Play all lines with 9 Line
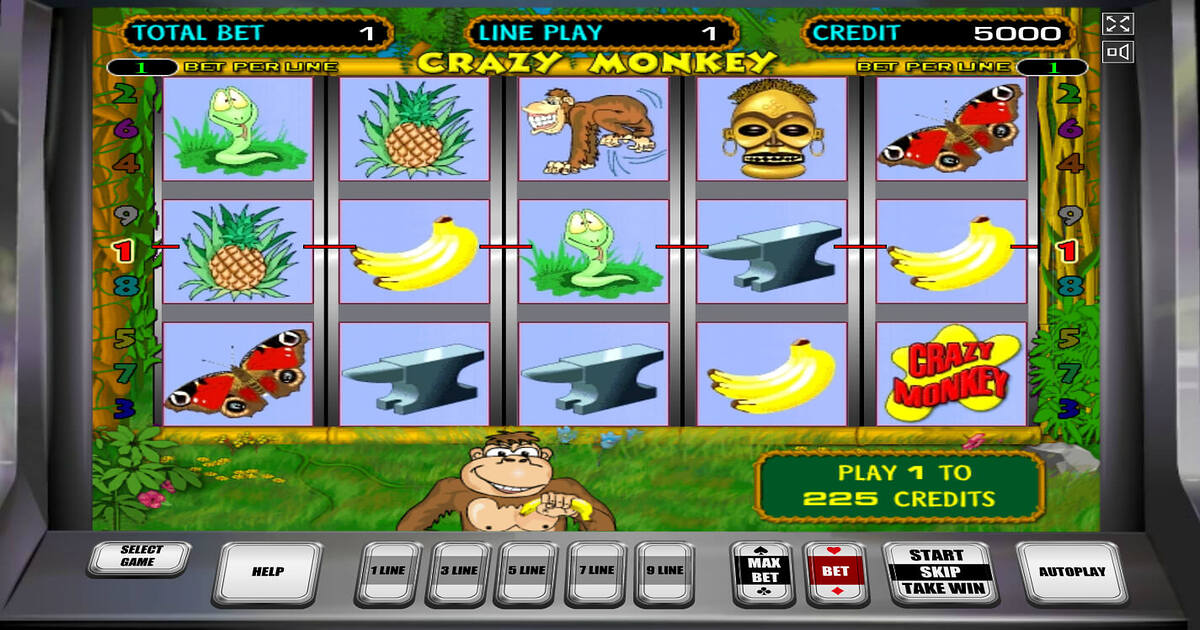This screenshot has height=630, width=1200. 666,571
